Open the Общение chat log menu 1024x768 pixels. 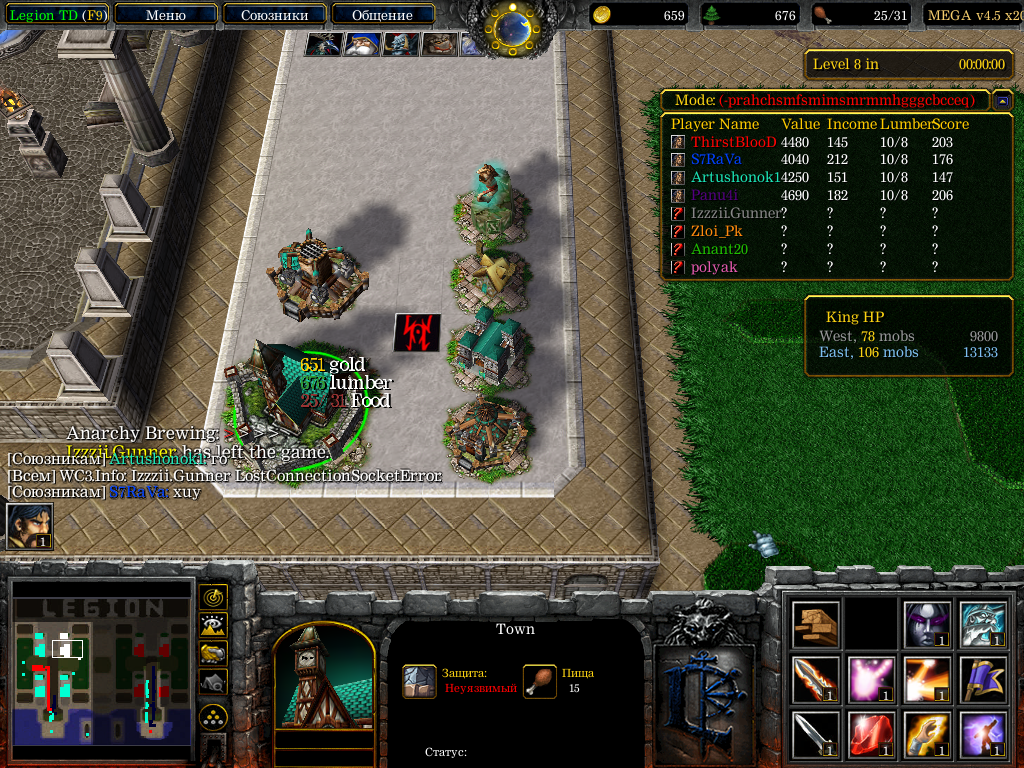point(382,15)
